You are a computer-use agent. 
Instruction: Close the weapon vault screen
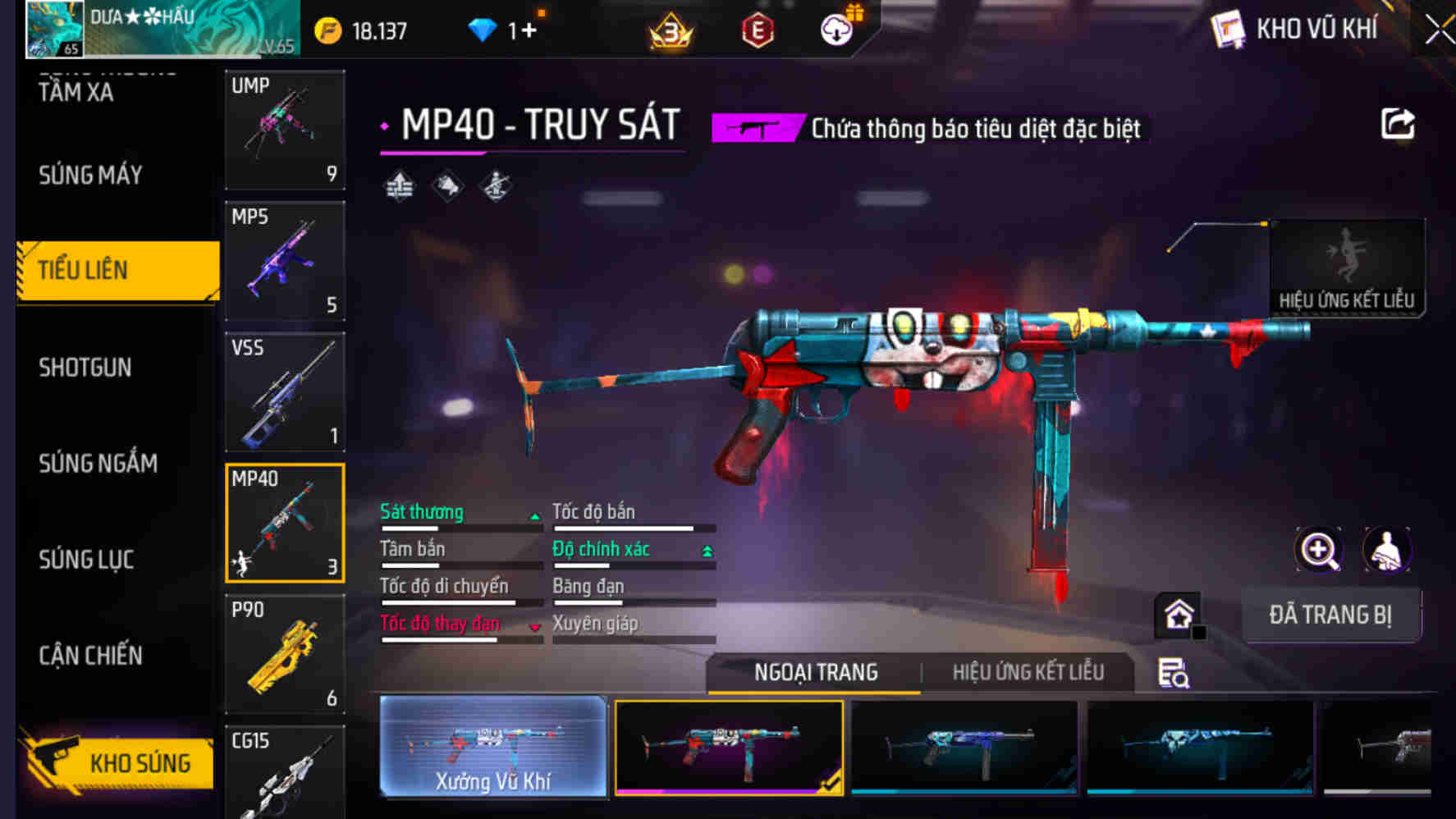[1439, 31]
